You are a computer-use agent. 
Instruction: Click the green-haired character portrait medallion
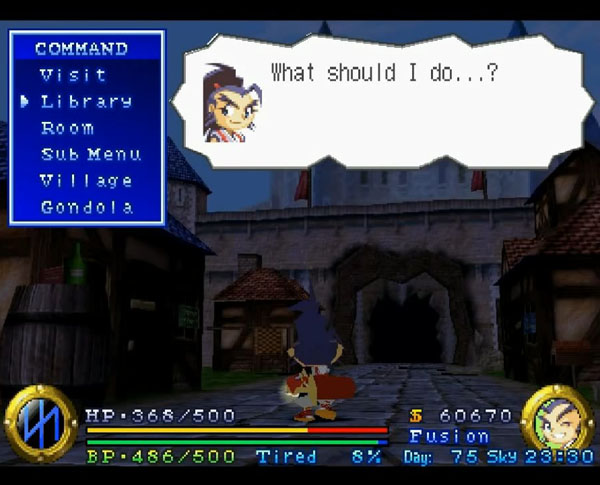pos(556,422)
